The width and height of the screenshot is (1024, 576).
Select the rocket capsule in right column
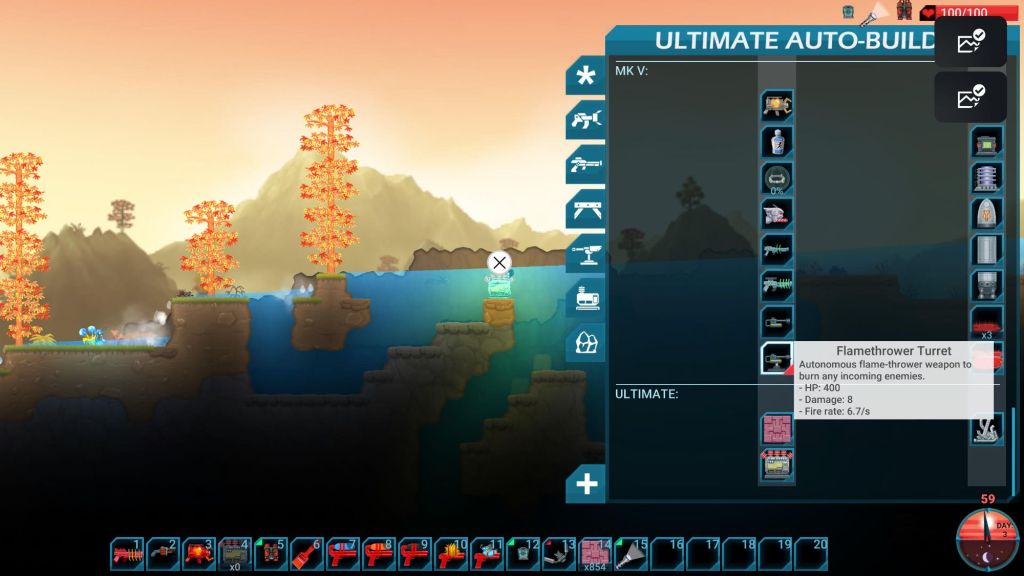[986, 214]
